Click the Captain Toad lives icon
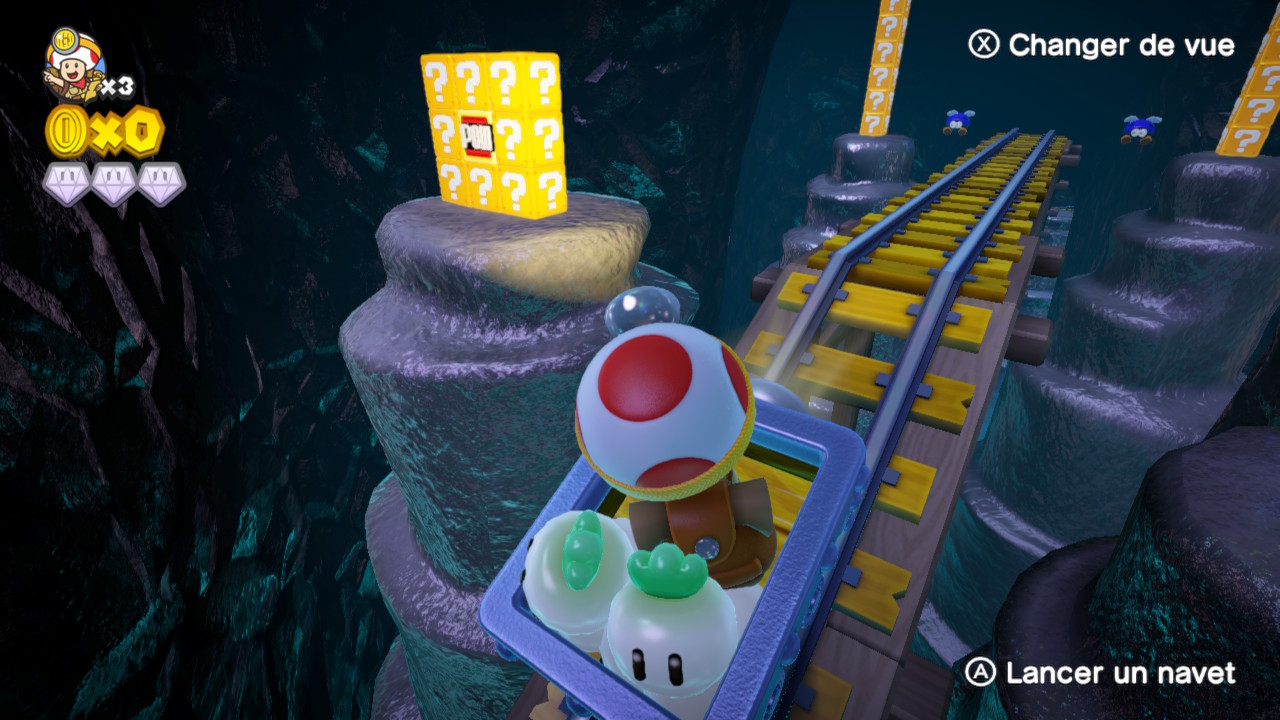The height and width of the screenshot is (720, 1280). pyautogui.click(x=74, y=65)
